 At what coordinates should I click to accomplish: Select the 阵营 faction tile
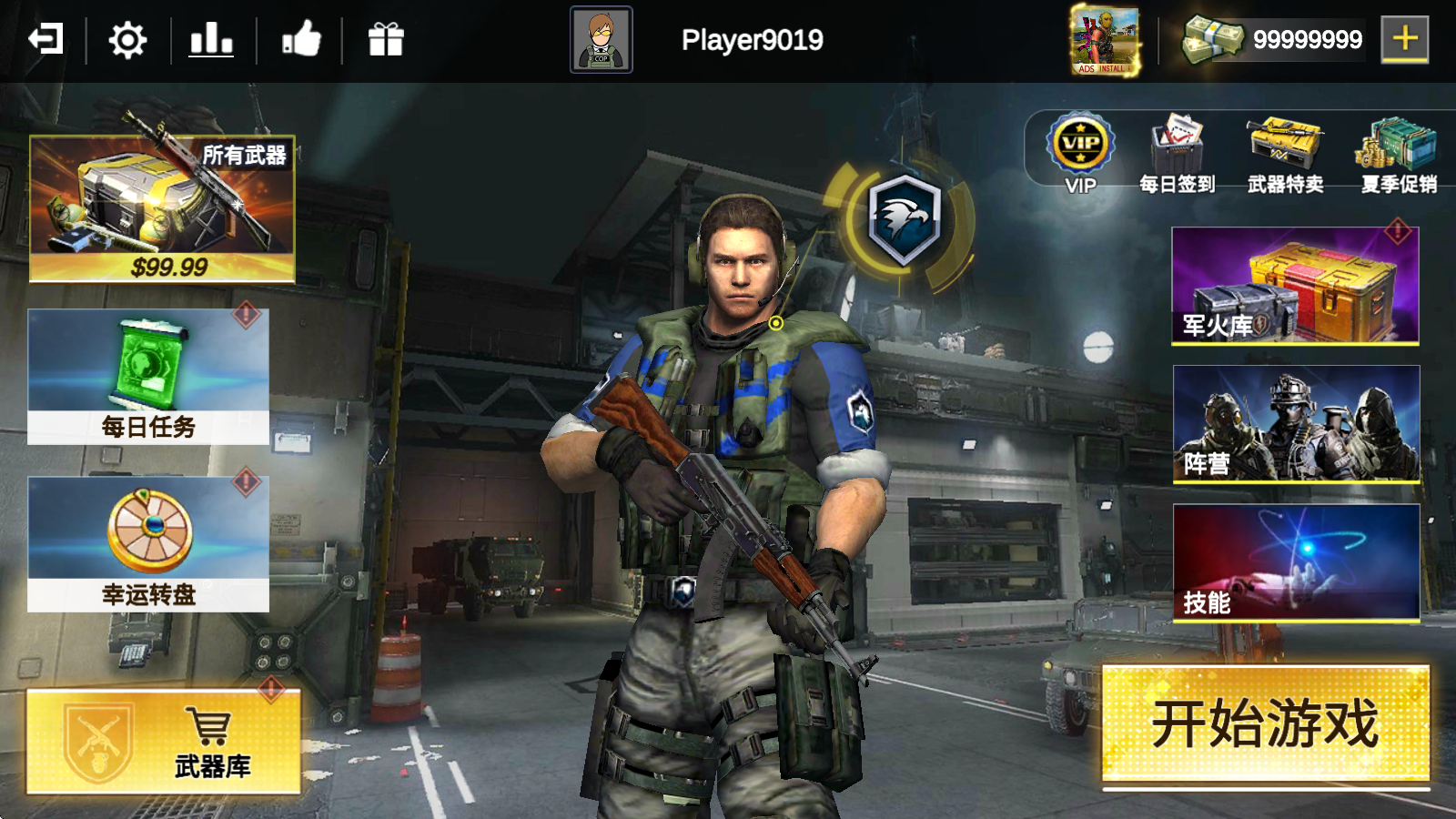pyautogui.click(x=1296, y=423)
